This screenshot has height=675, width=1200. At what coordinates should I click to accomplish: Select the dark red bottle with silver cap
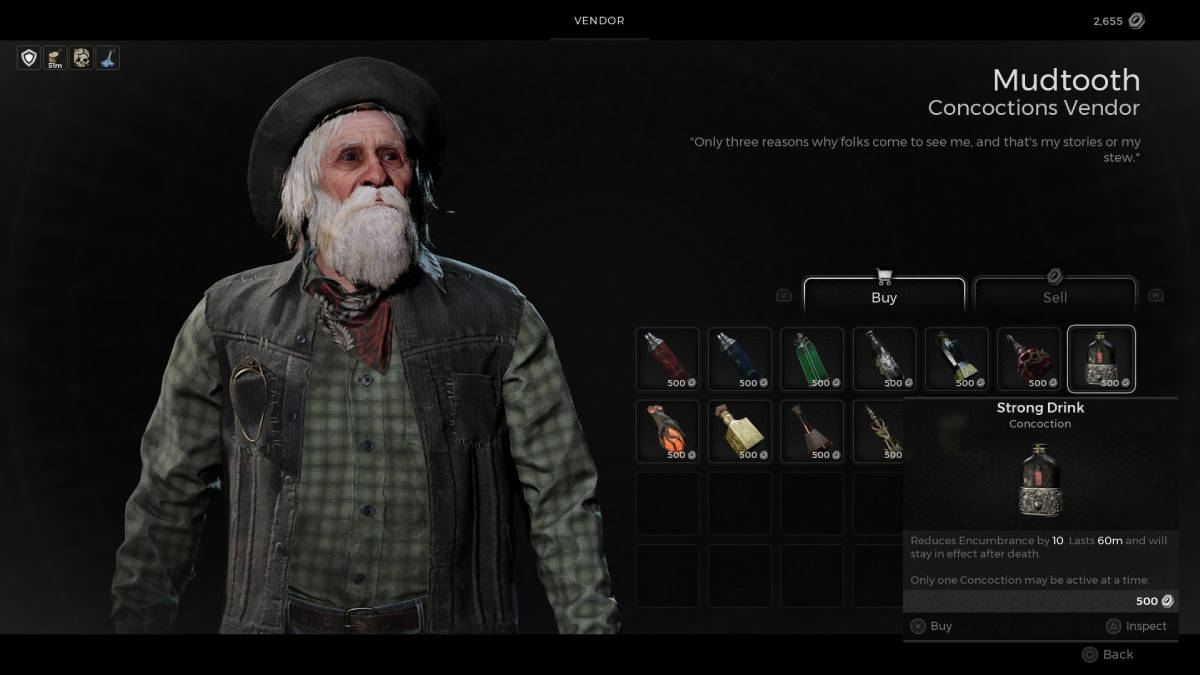point(668,359)
